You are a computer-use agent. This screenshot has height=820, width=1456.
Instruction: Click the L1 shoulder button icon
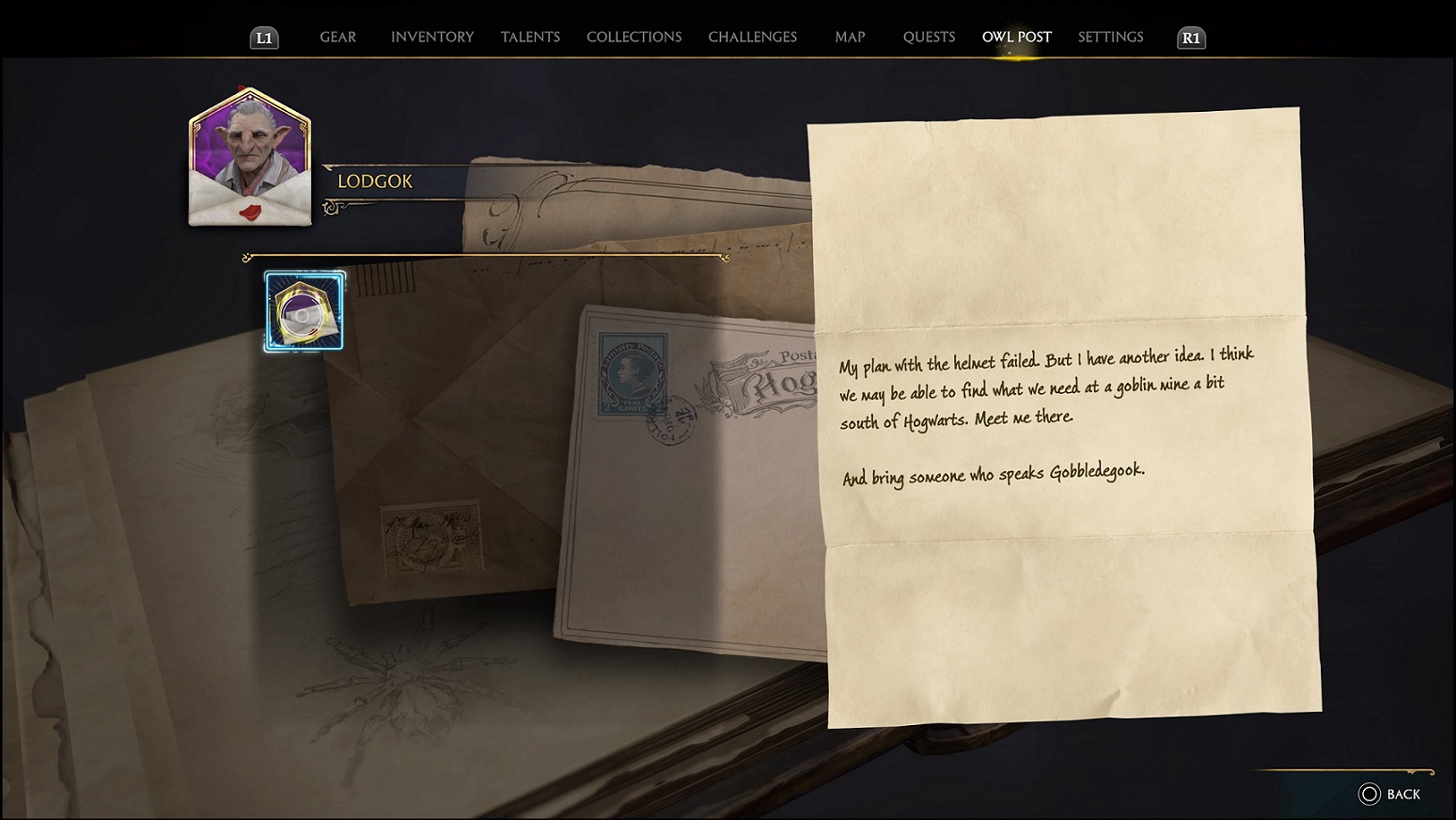(264, 38)
